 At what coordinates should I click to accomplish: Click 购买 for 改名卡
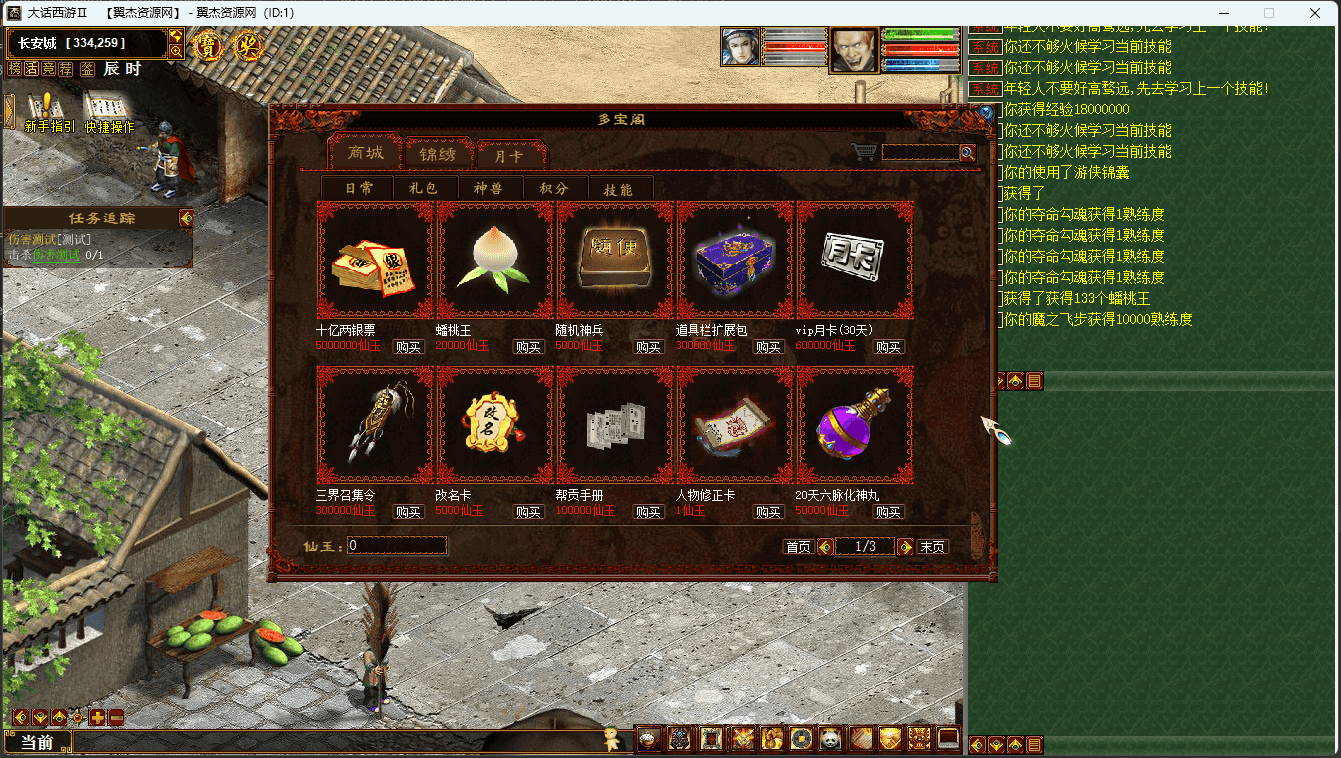coord(528,512)
